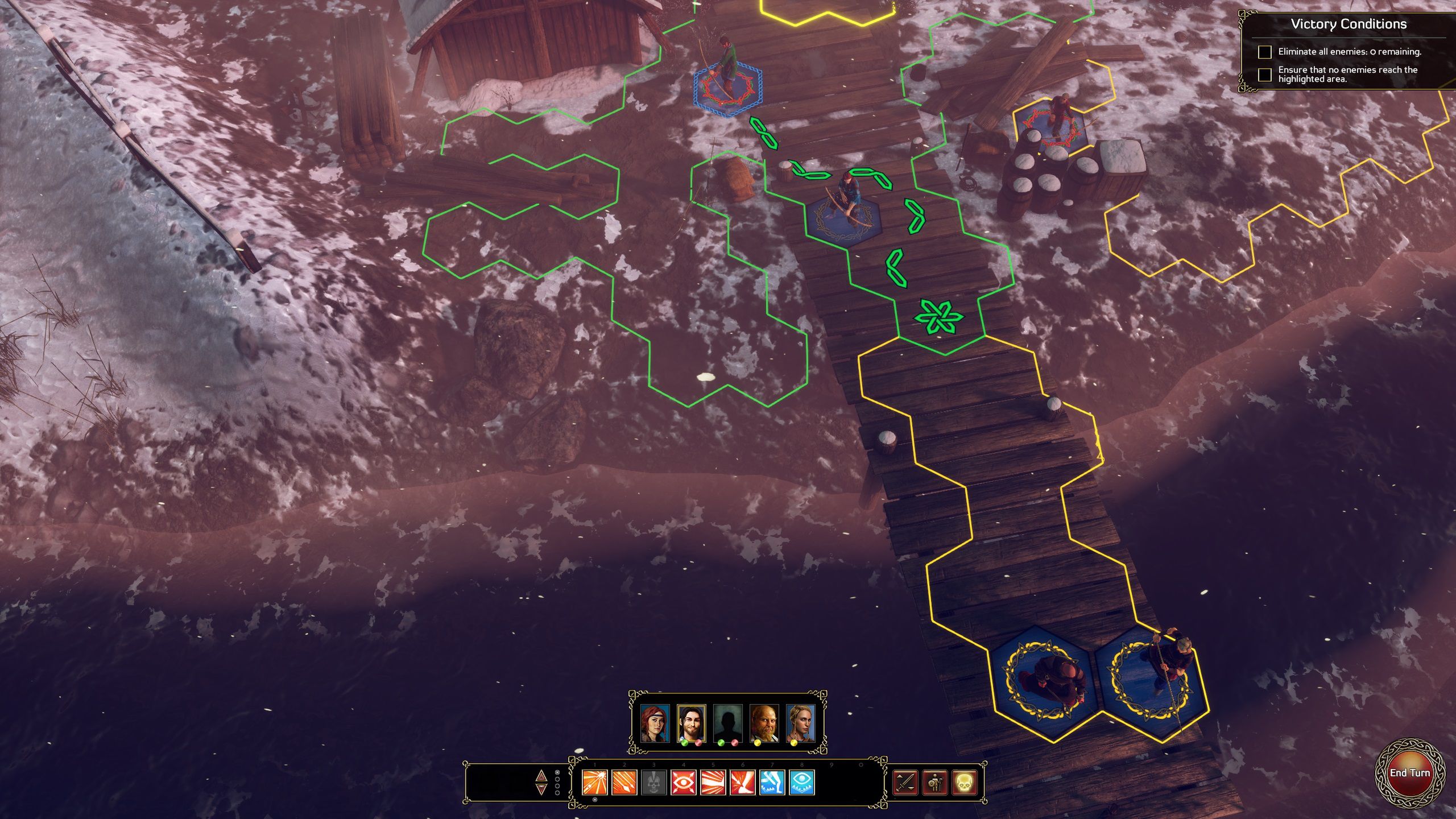The height and width of the screenshot is (819, 1456).
Task: Click the greyed-out helmeted skull ability
Action: [x=654, y=783]
